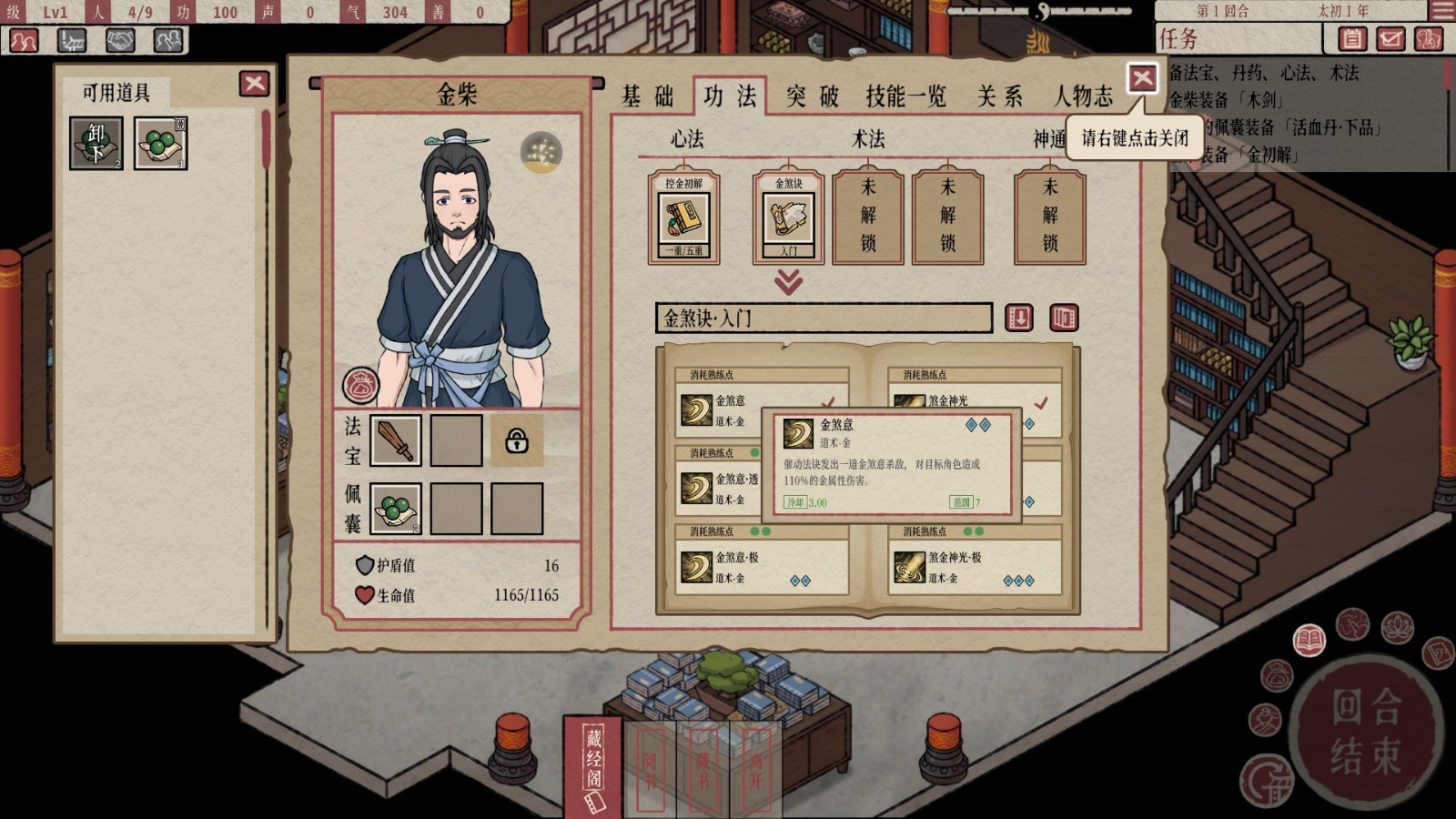Select the character portrait icon beside the pouch
The image size is (1456, 819).
(1265, 720)
